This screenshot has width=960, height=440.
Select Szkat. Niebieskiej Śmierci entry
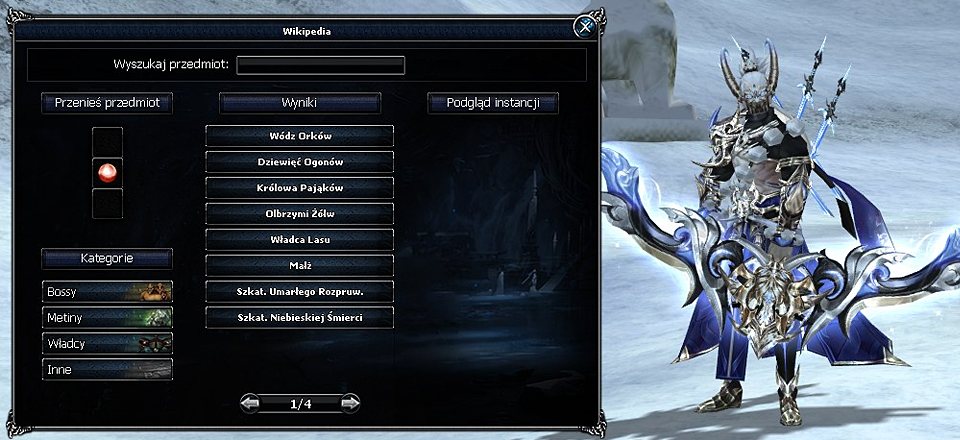[300, 317]
